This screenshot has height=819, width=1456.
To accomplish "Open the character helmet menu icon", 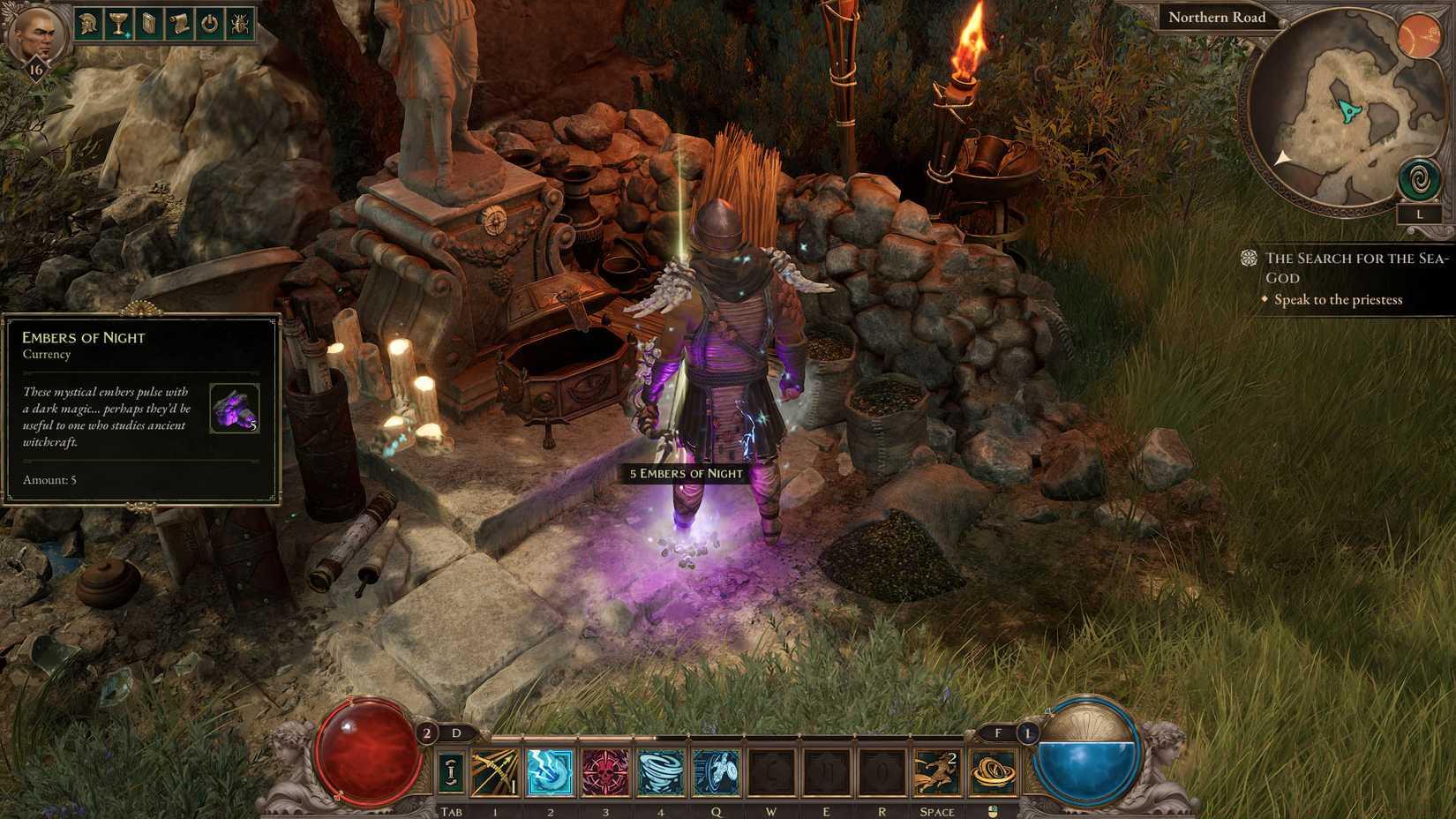I will click(88, 24).
